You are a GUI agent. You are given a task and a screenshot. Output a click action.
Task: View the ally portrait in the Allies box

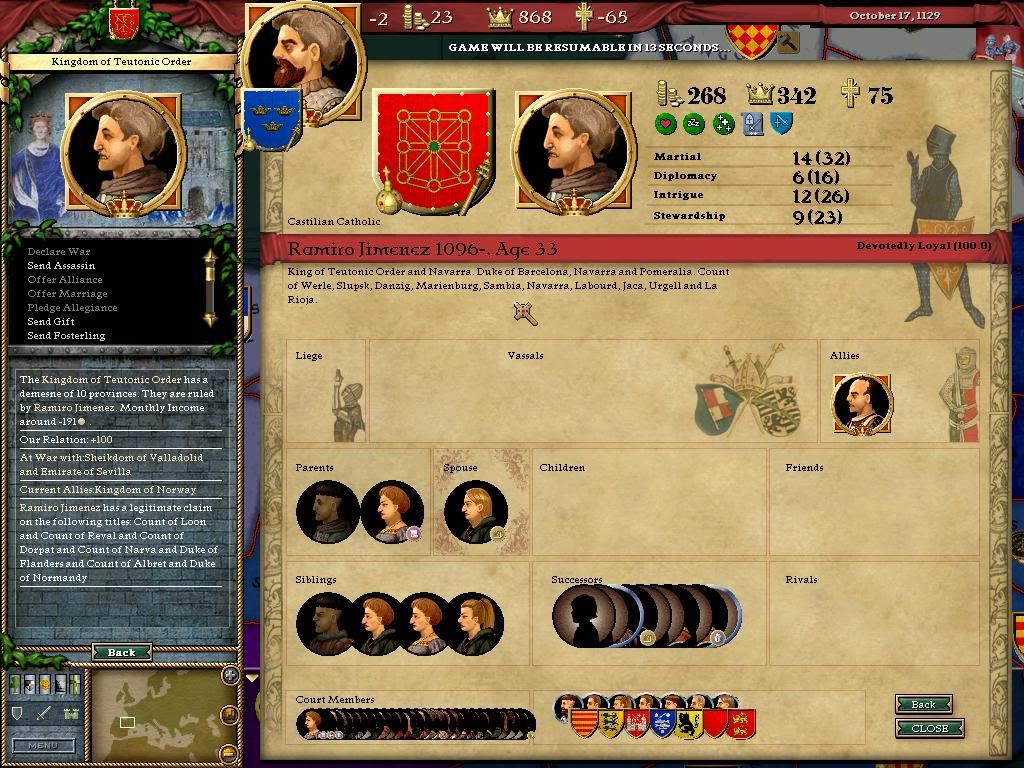point(862,405)
